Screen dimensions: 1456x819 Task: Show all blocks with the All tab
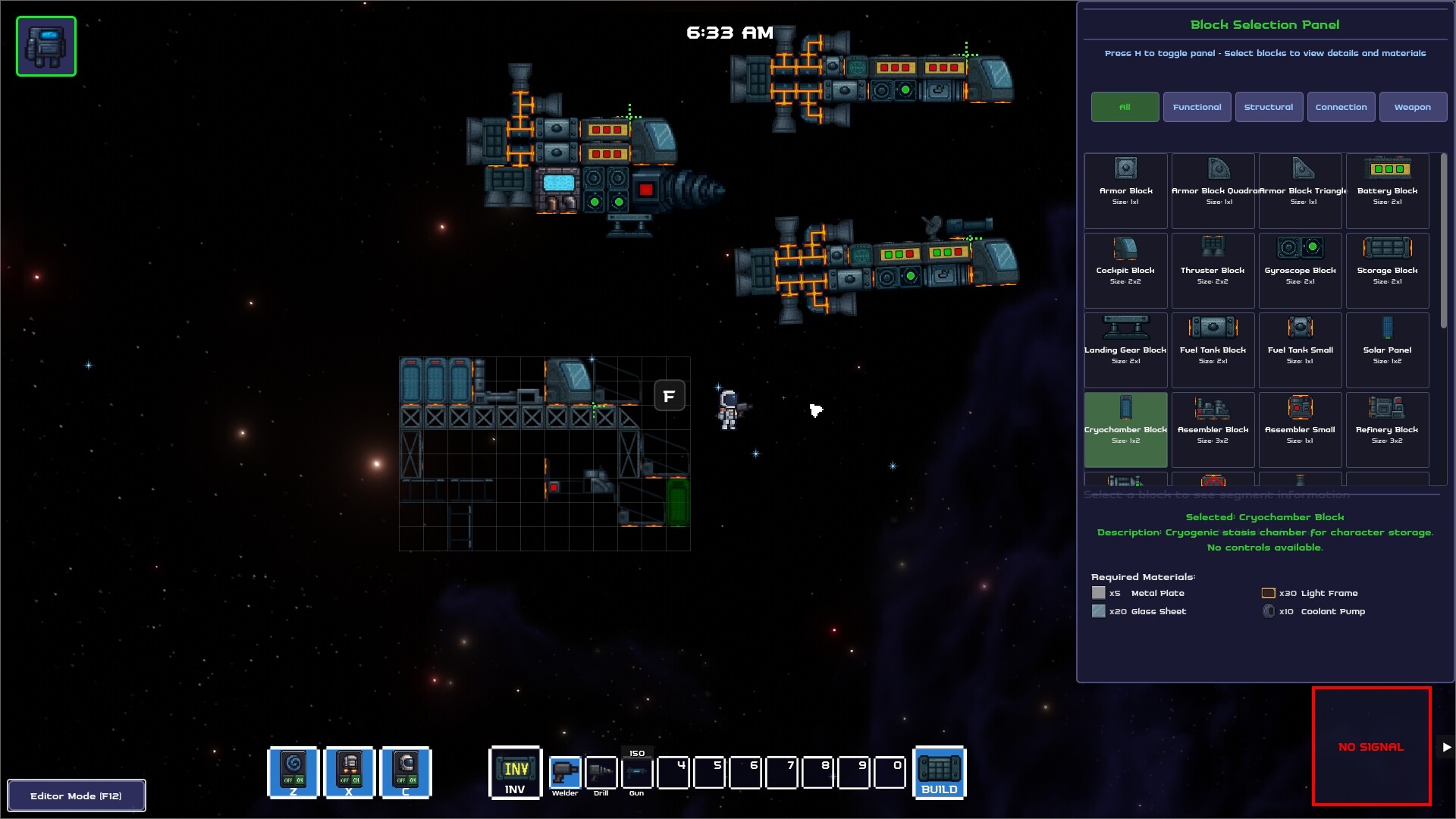(x=1125, y=107)
